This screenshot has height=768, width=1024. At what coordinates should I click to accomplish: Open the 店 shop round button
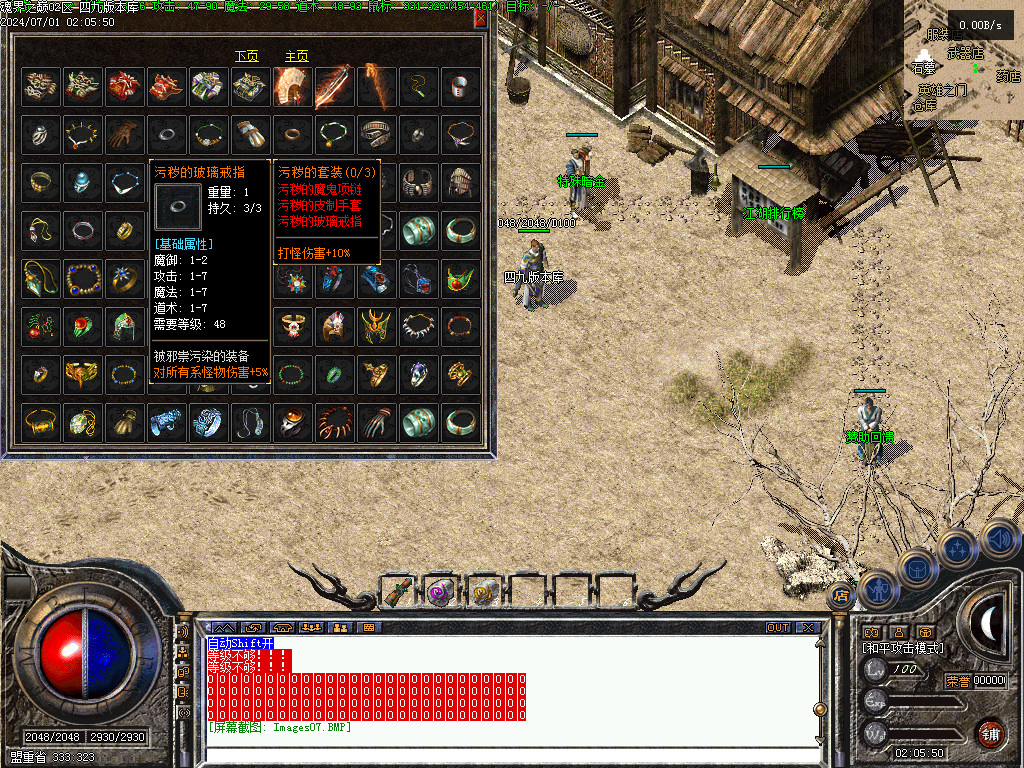pos(840,596)
